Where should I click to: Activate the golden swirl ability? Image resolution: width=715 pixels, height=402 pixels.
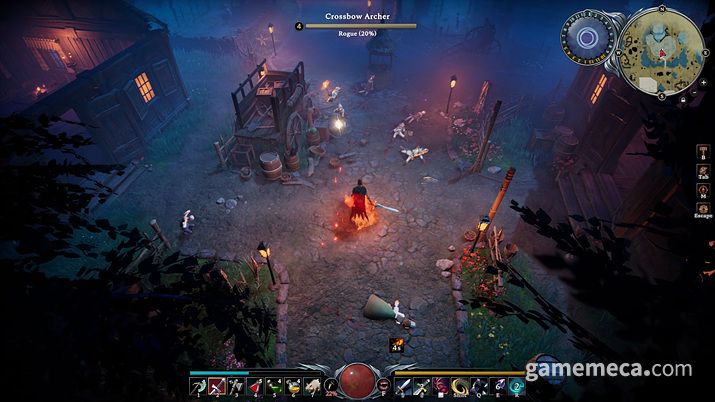461,385
